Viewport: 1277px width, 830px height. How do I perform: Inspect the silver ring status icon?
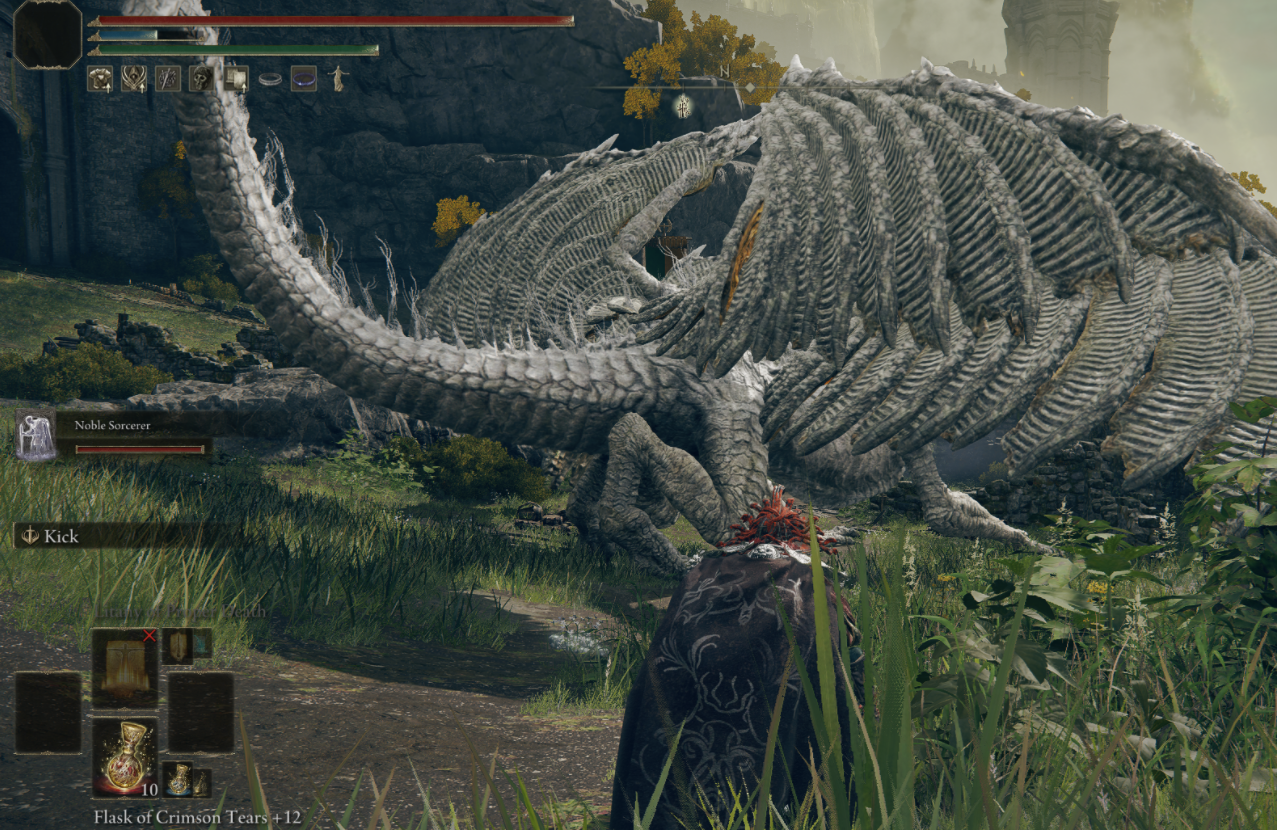coord(270,78)
